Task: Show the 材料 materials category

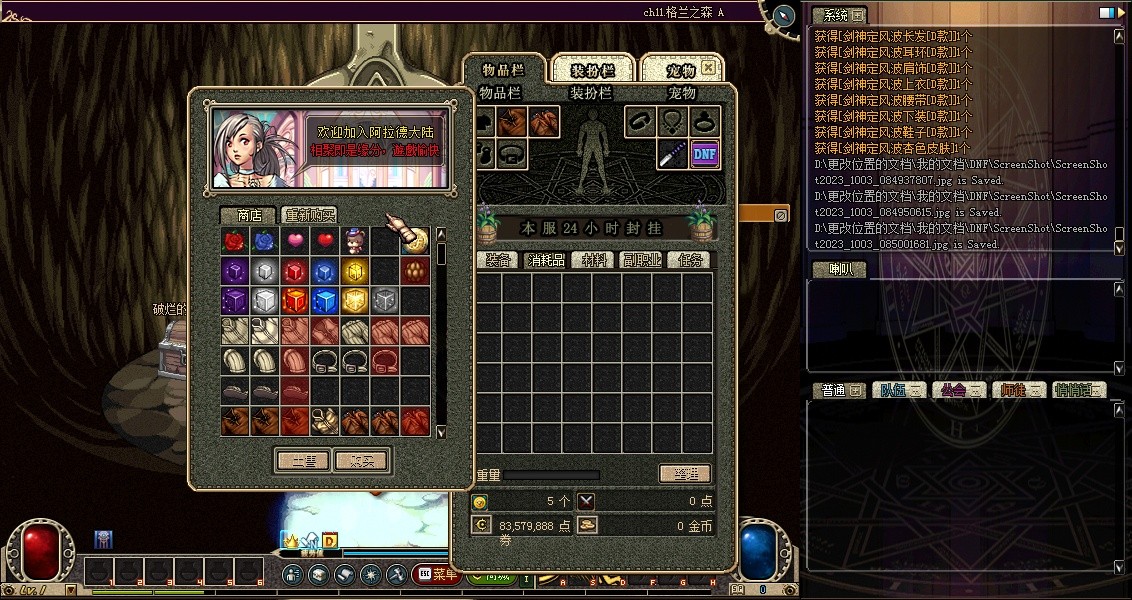Action: (595, 260)
